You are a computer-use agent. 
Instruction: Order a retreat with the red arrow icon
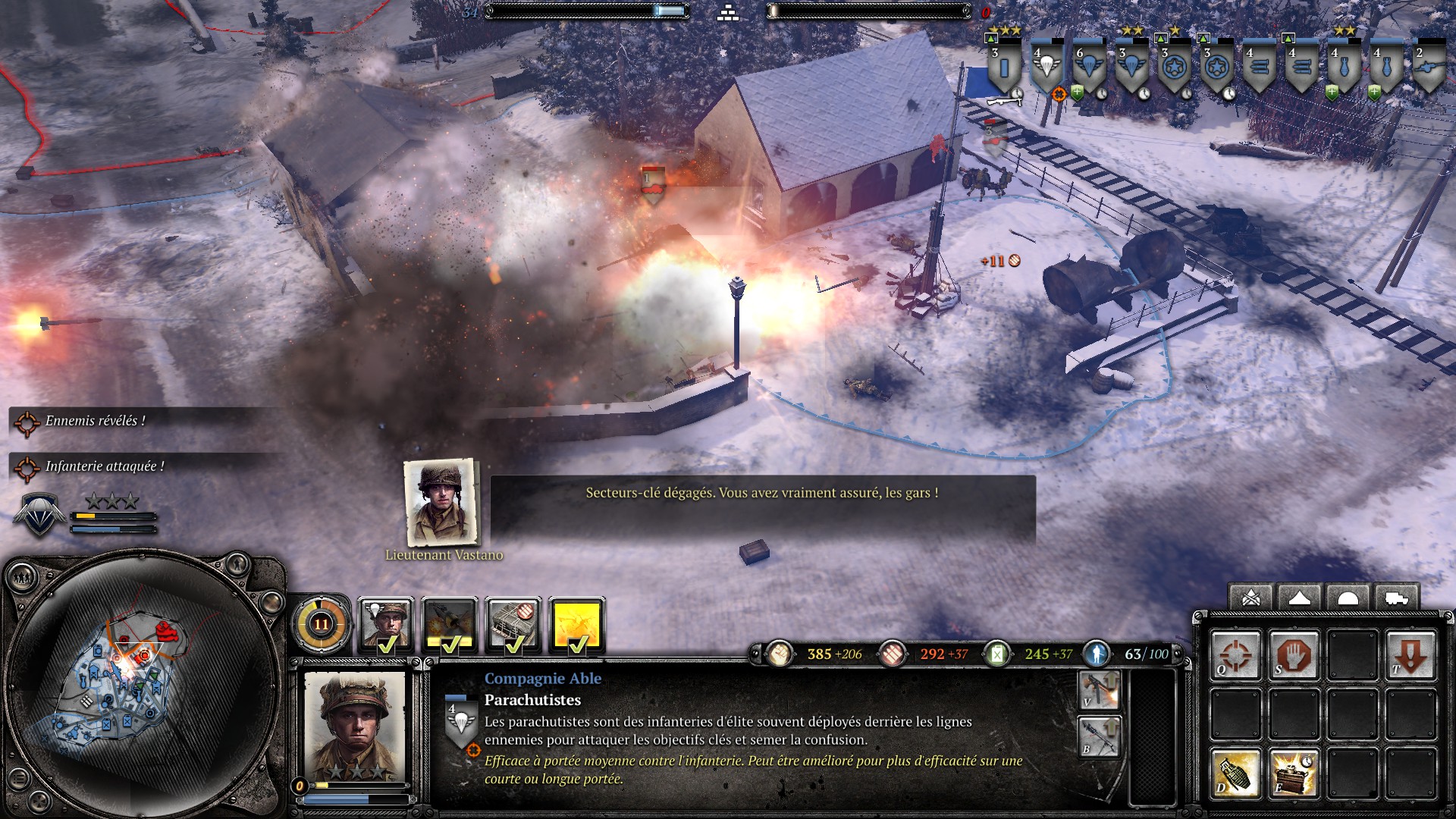tap(1410, 654)
